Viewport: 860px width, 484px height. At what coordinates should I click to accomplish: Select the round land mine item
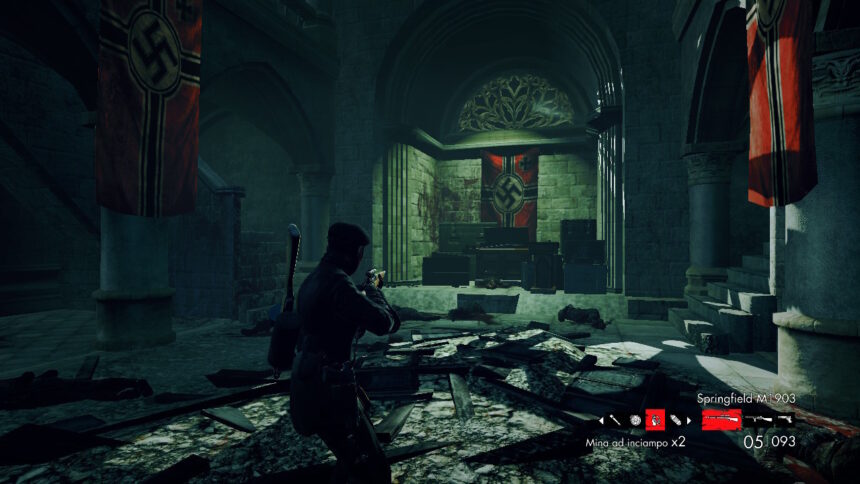635,420
